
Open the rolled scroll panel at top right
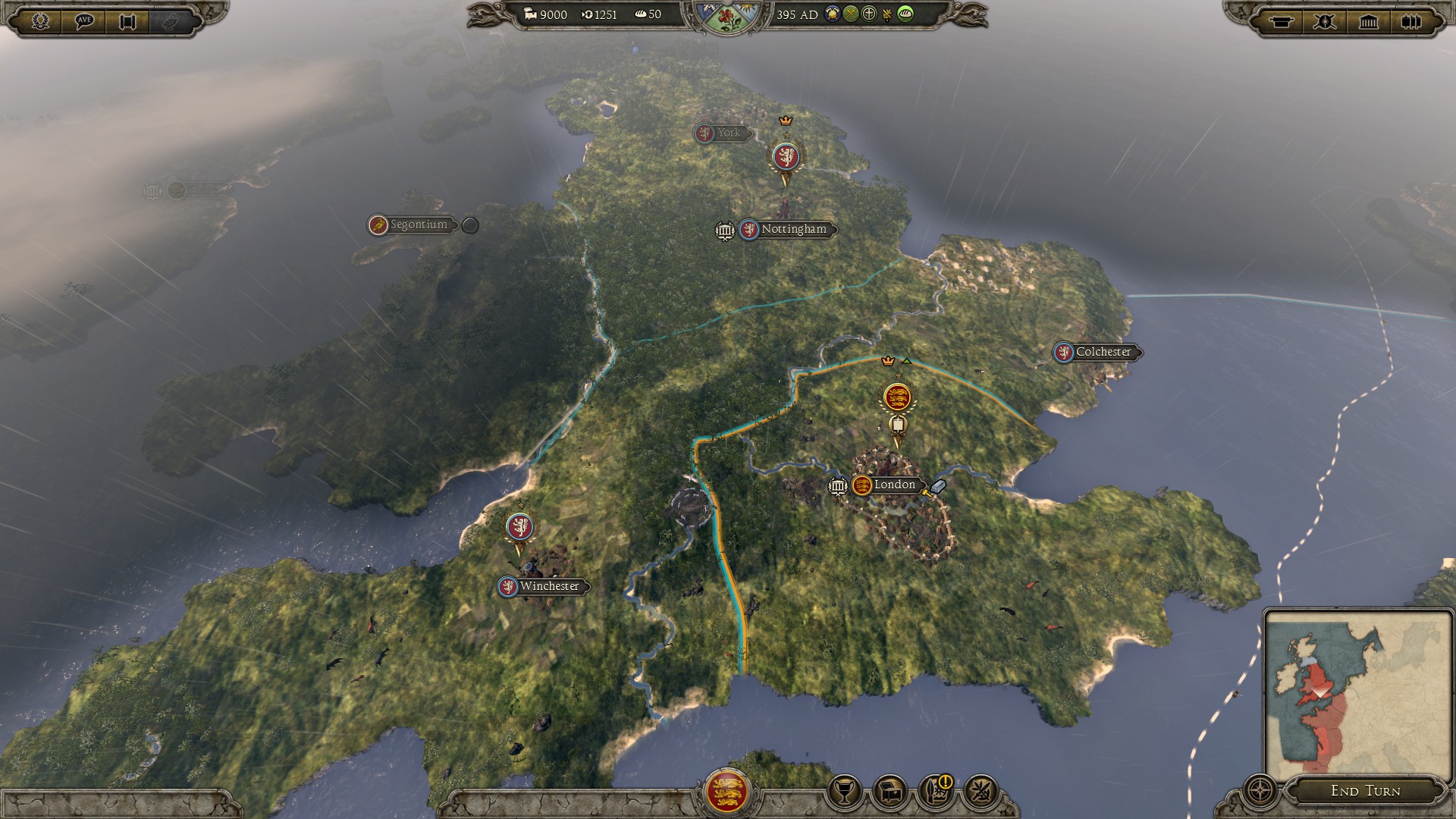1282,21
